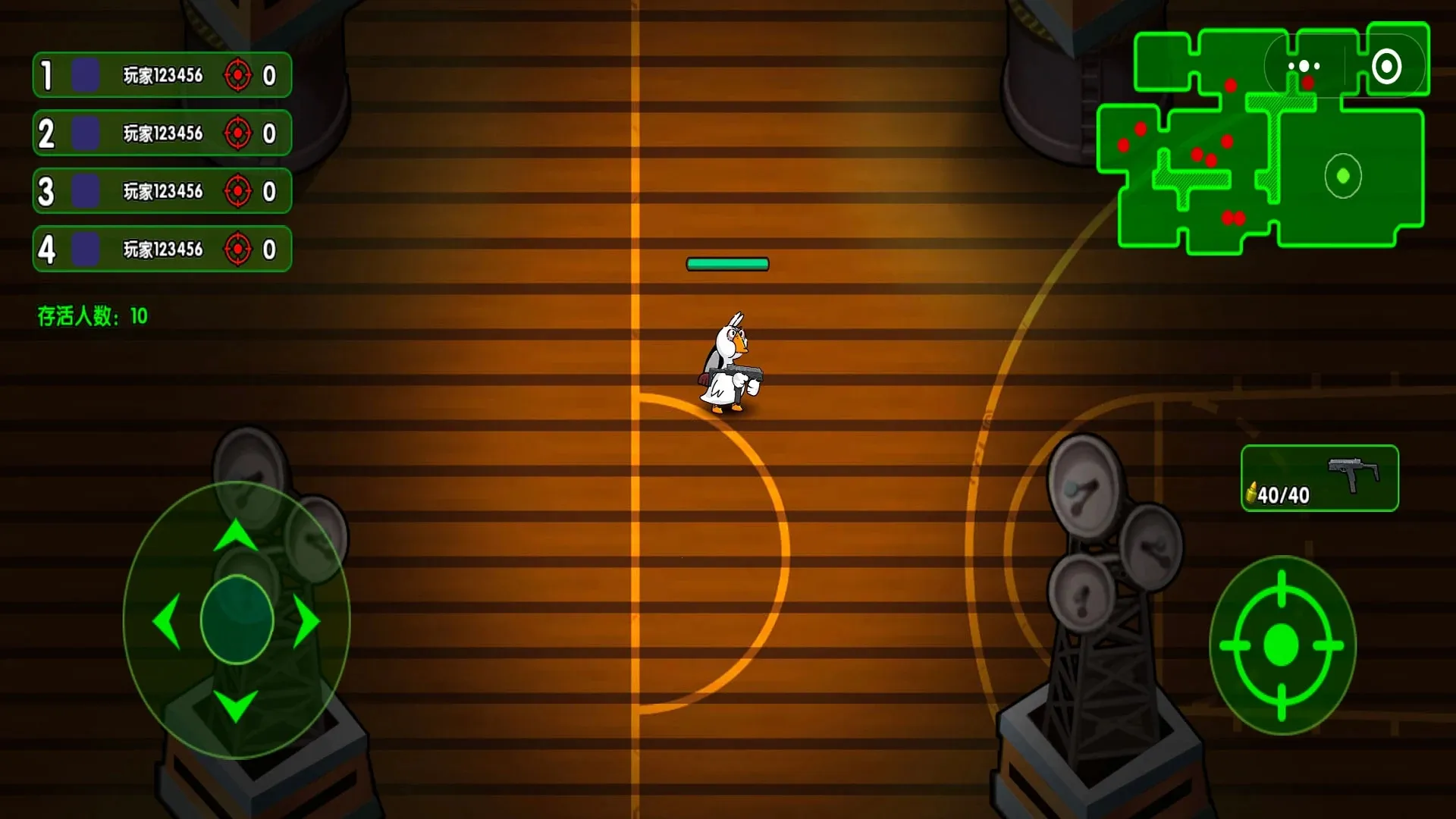Open the three-dot mini program menu
The height and width of the screenshot is (819, 1456).
coord(1304,67)
